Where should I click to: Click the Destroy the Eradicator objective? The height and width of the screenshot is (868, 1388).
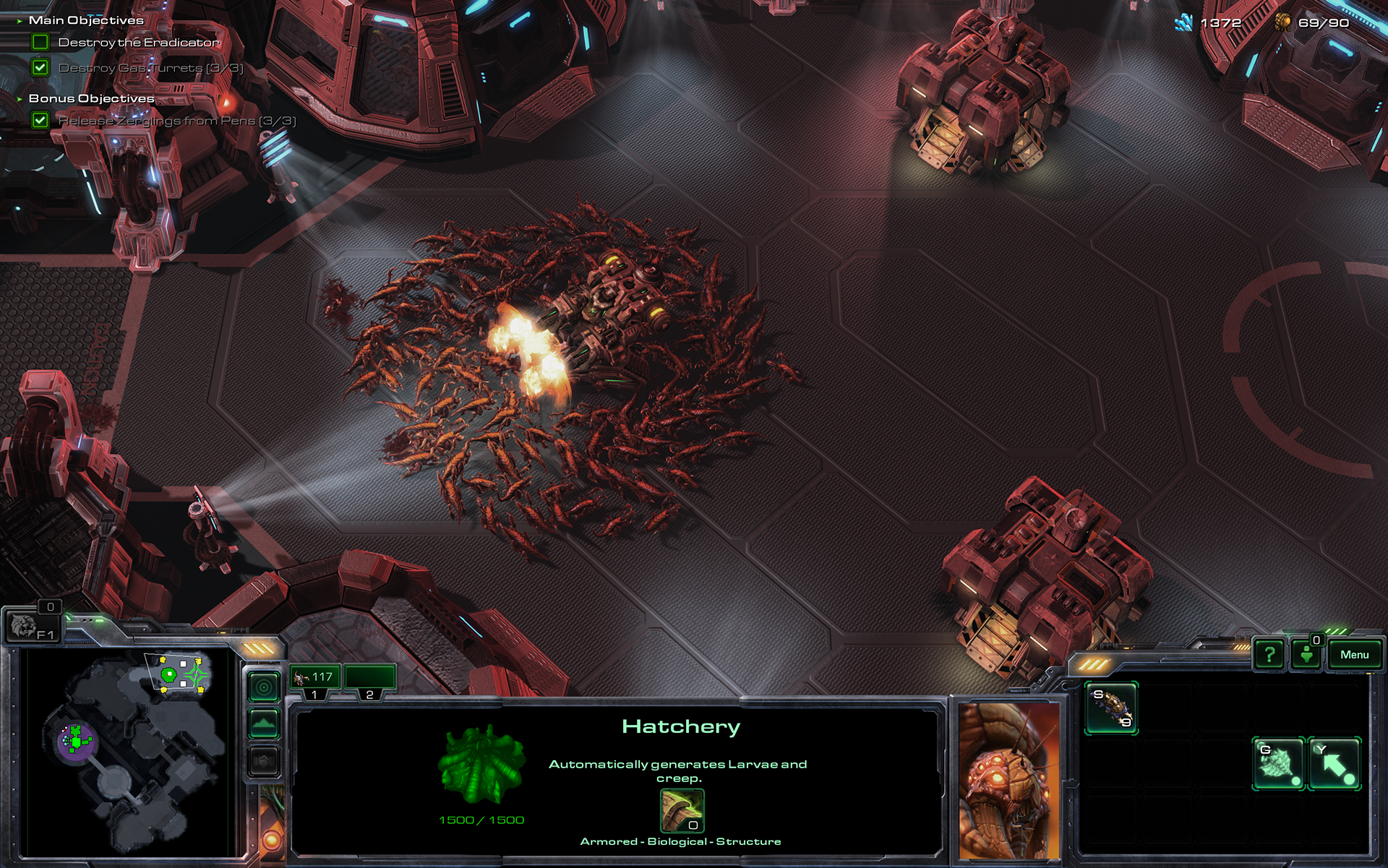pyautogui.click(x=138, y=43)
